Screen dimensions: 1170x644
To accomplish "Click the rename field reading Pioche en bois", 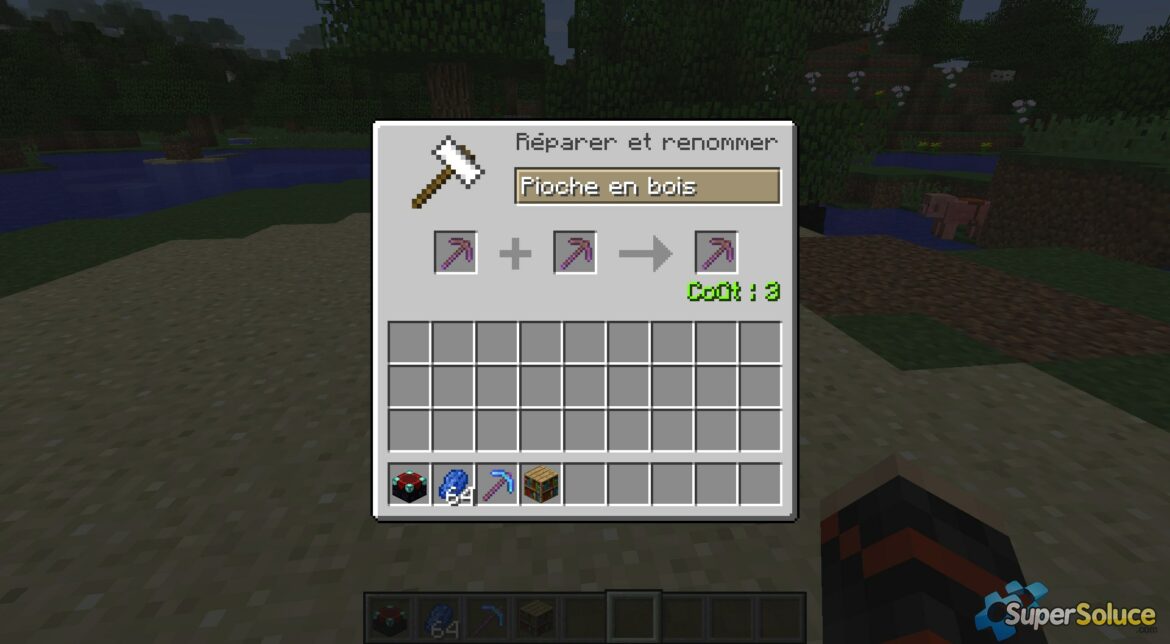I will (x=646, y=187).
